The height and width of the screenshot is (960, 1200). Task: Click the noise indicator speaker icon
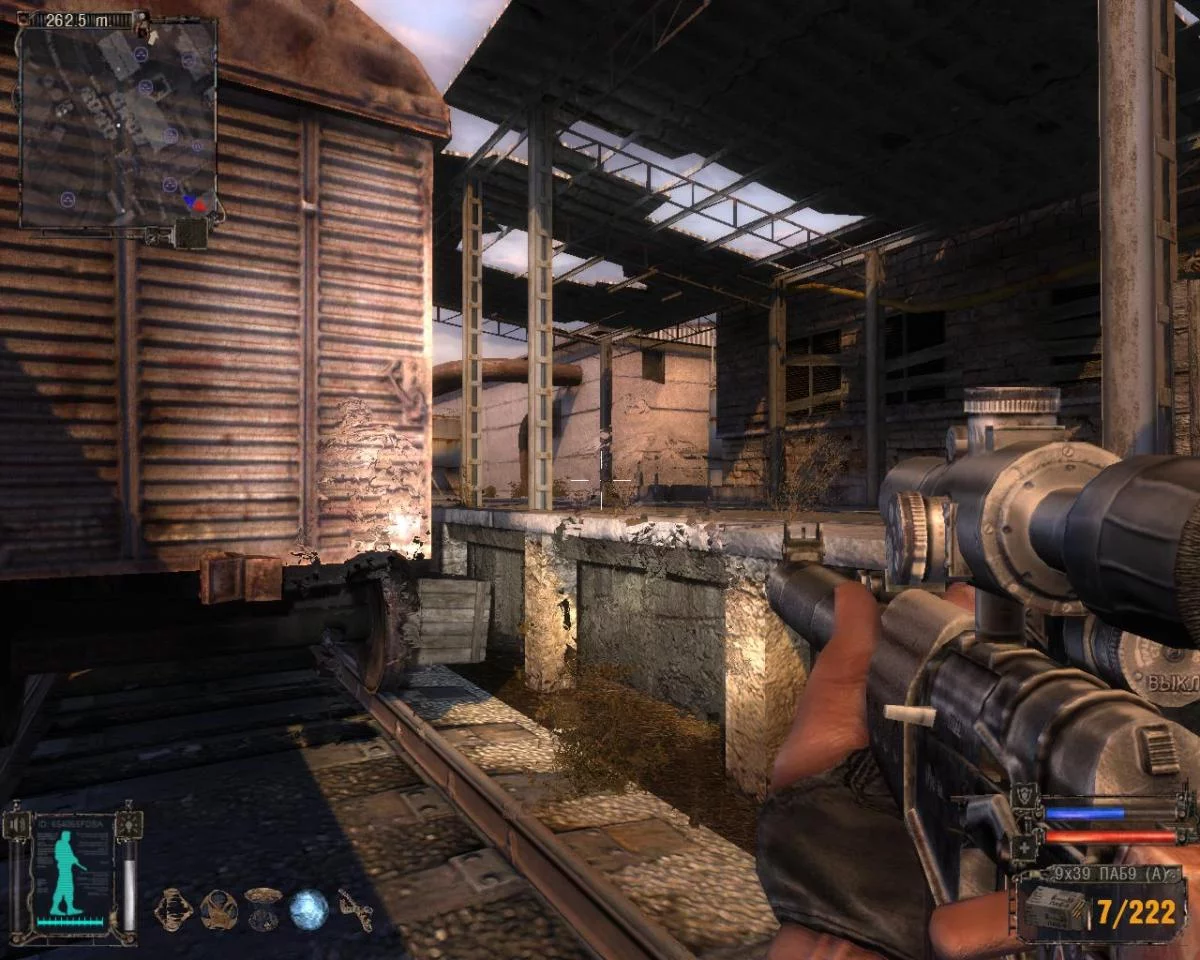coord(17,825)
